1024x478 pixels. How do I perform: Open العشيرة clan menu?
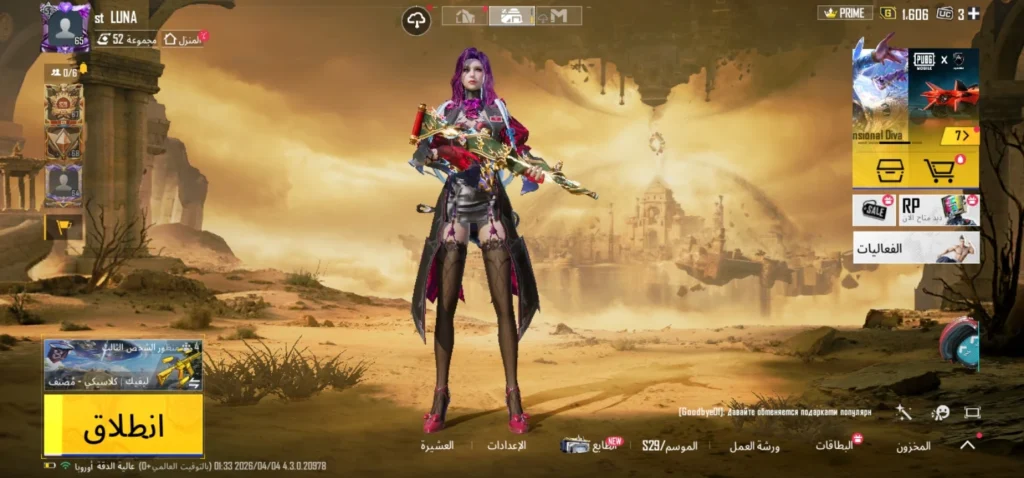pyautogui.click(x=437, y=445)
